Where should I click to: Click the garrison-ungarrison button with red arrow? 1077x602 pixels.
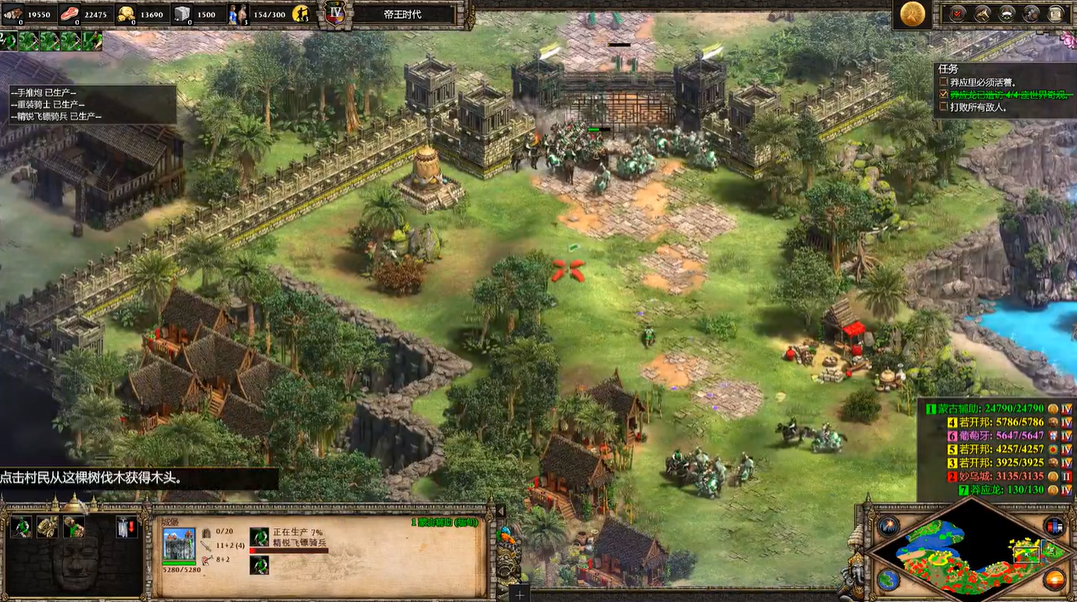click(x=125, y=527)
